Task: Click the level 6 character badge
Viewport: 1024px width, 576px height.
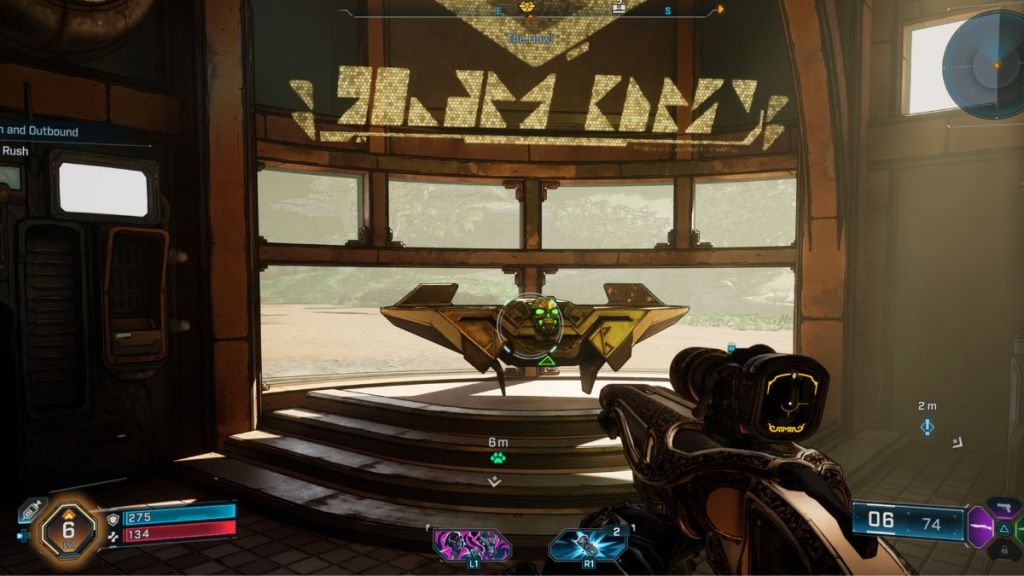Action: pyautogui.click(x=66, y=528)
